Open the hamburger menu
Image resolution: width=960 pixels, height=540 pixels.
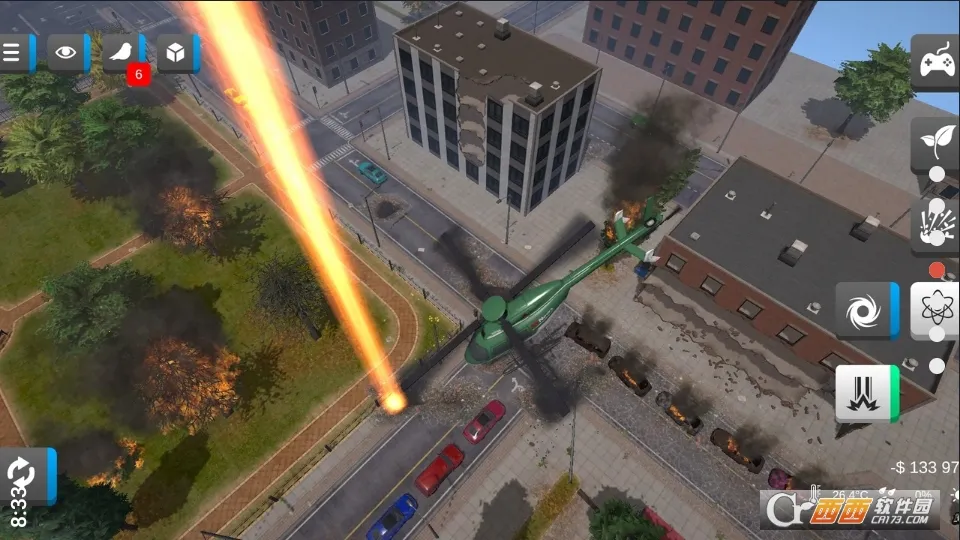(13, 53)
